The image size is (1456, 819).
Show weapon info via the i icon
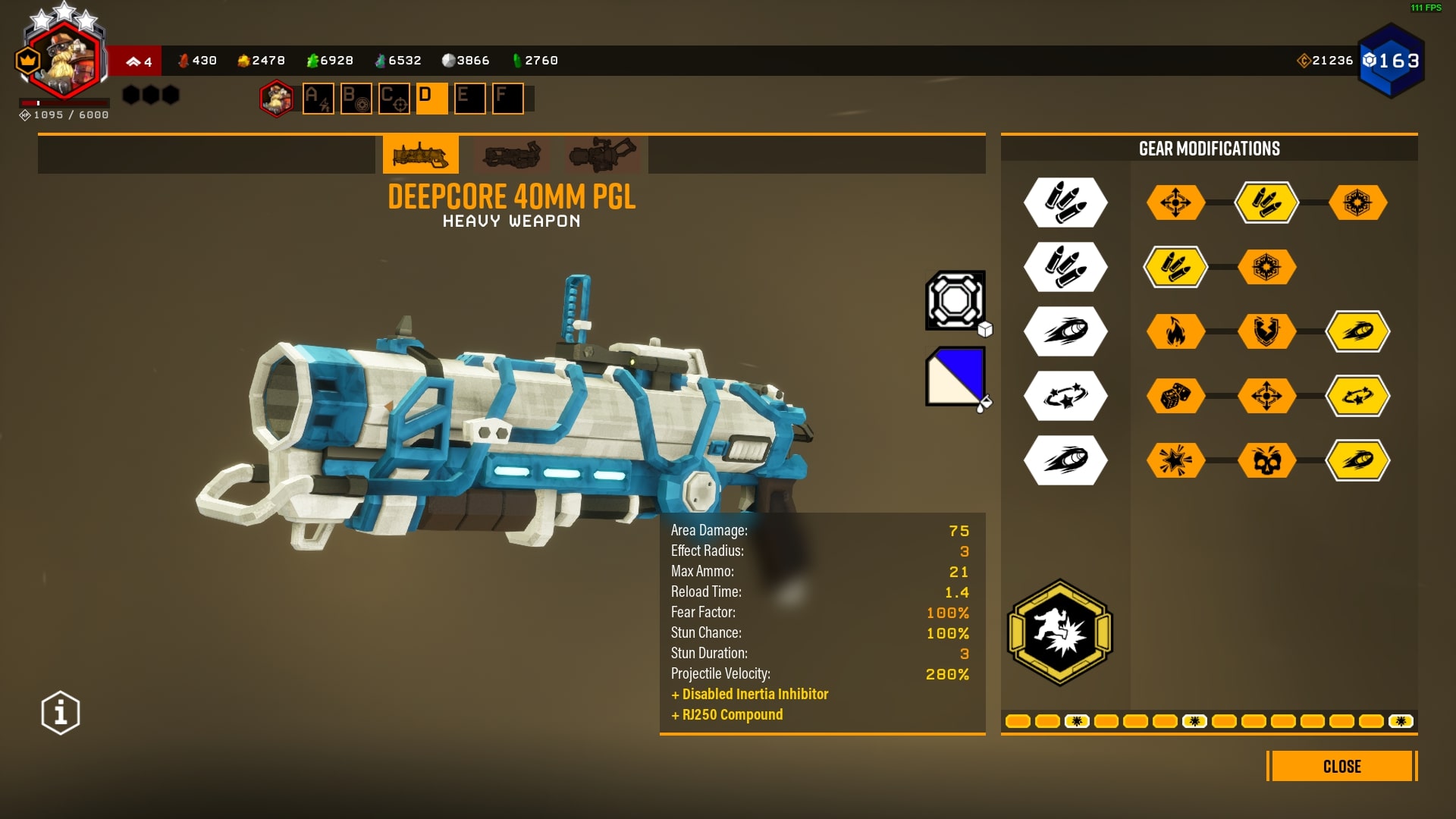click(x=61, y=713)
